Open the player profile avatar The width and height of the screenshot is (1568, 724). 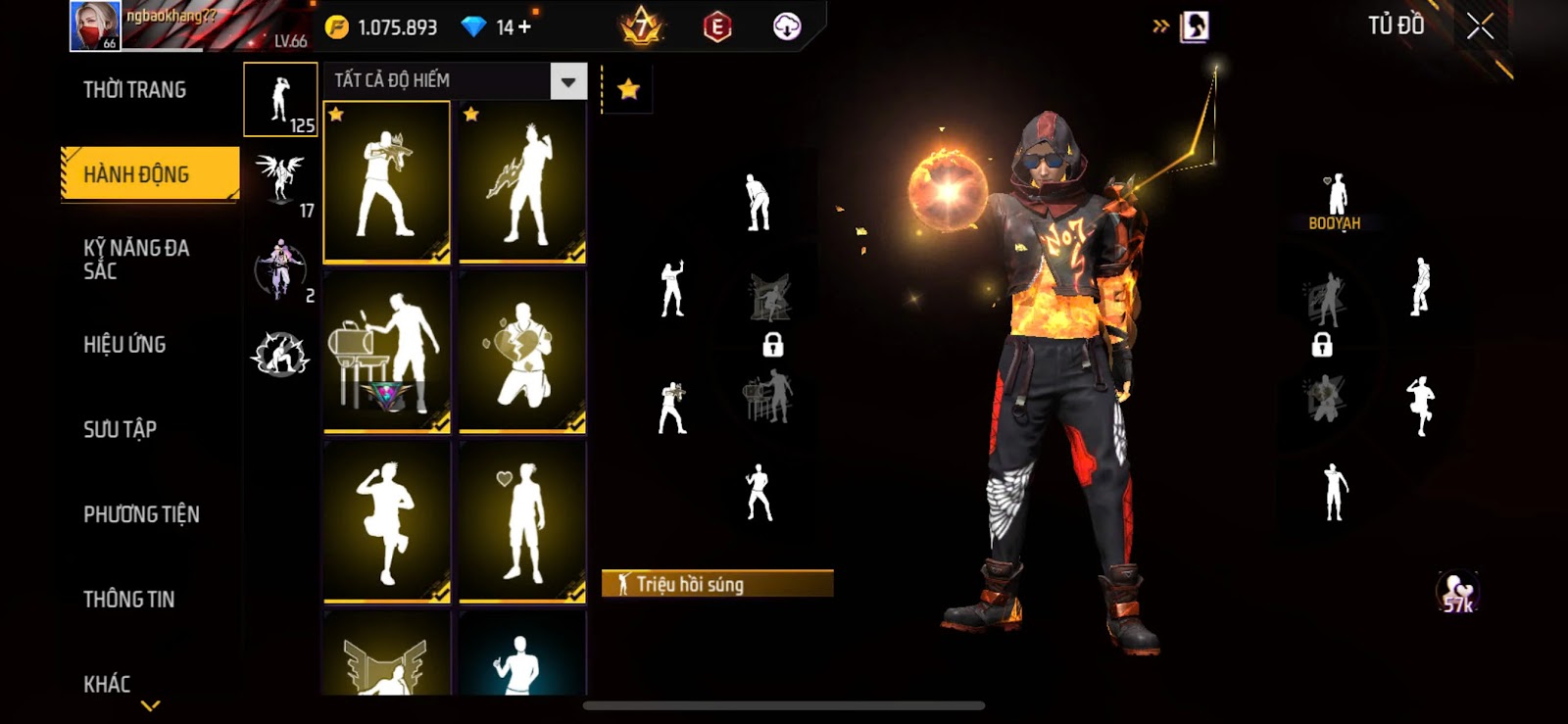coord(95,26)
